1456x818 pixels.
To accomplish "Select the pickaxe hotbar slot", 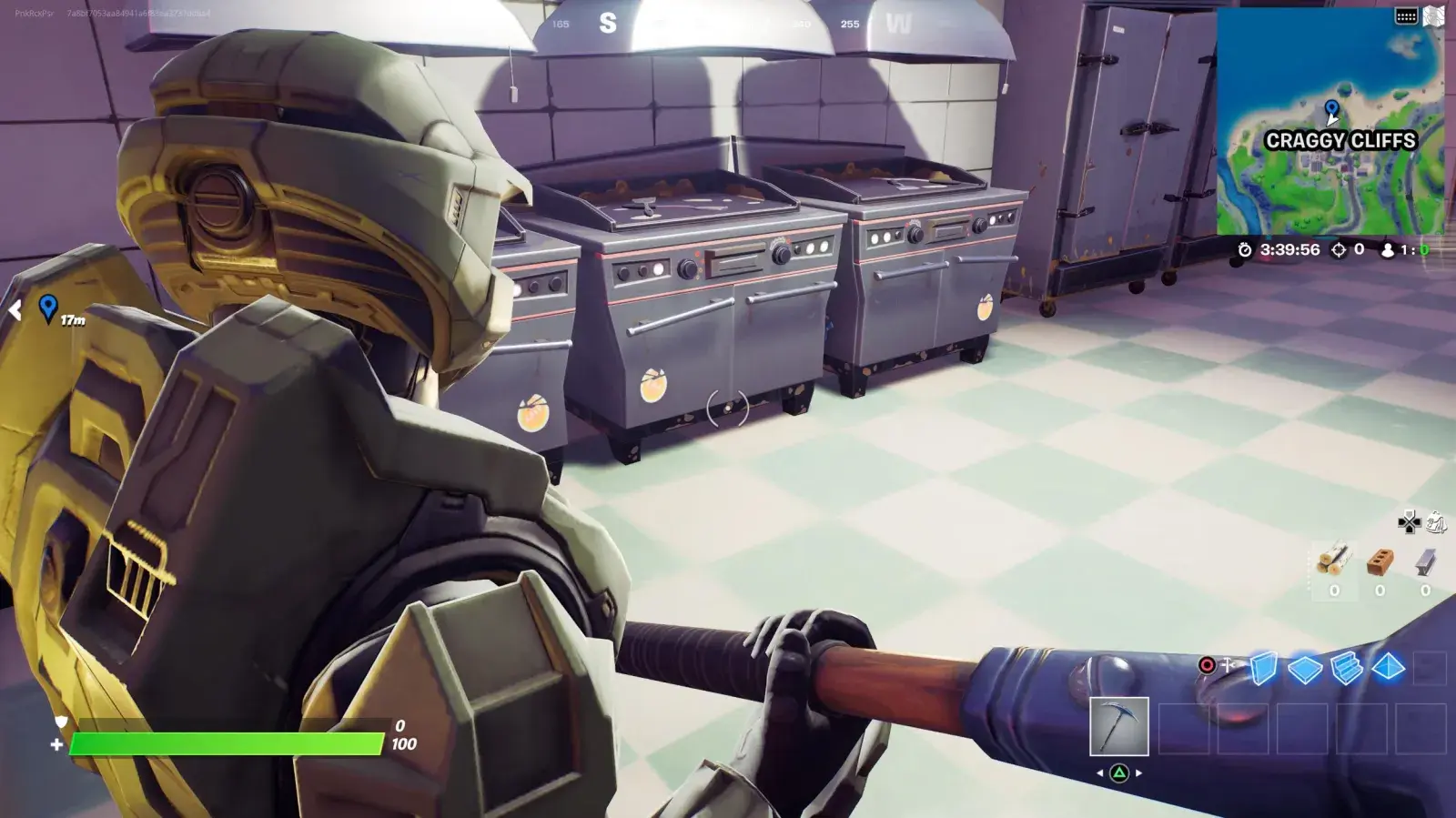I will [1119, 728].
